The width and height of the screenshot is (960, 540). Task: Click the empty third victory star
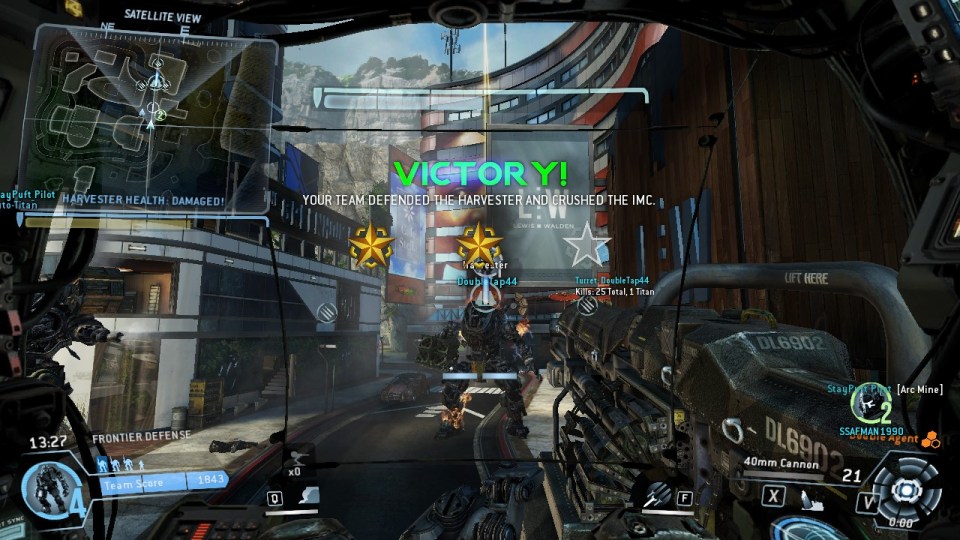pyautogui.click(x=586, y=245)
